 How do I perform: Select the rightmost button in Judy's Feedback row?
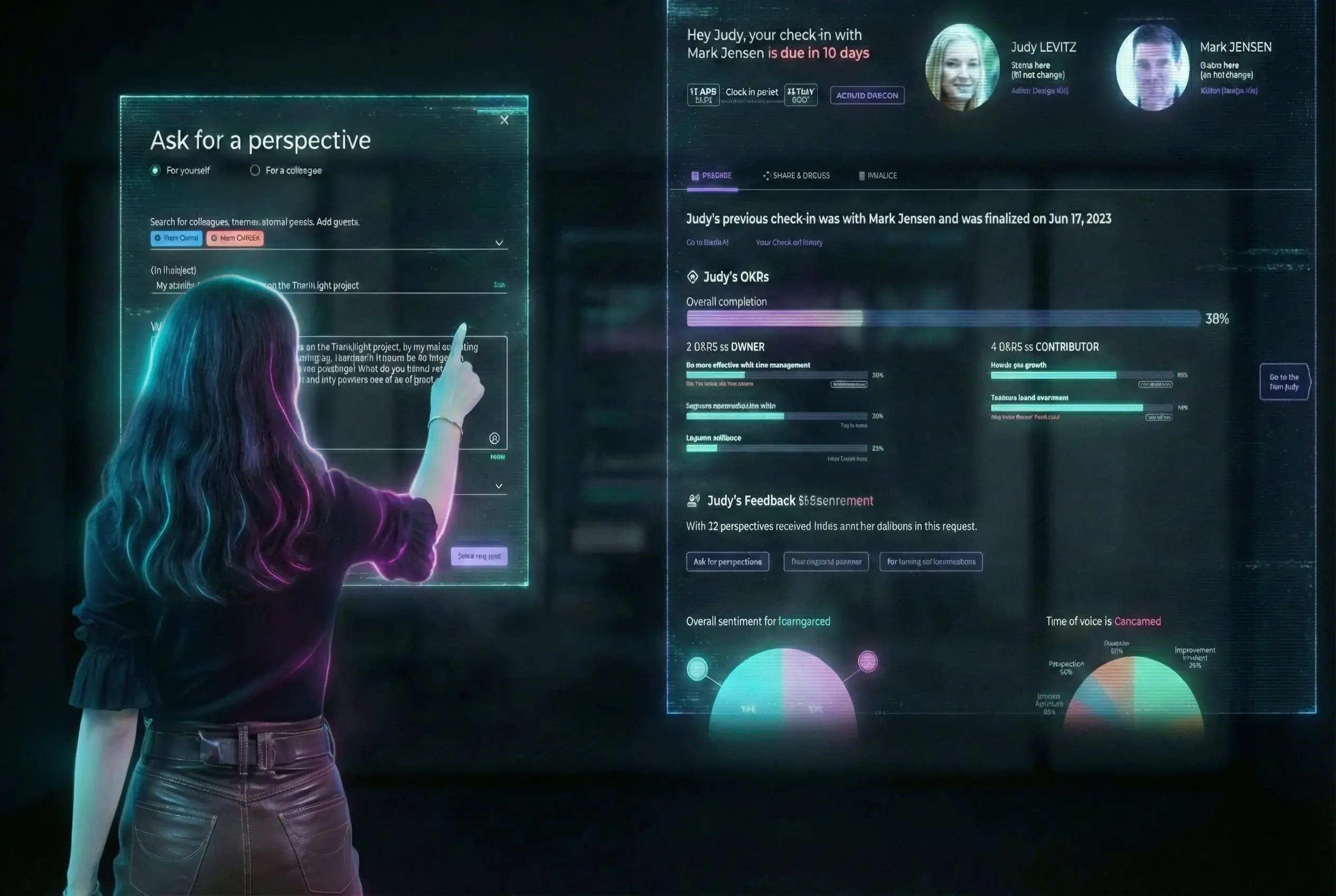coord(931,562)
